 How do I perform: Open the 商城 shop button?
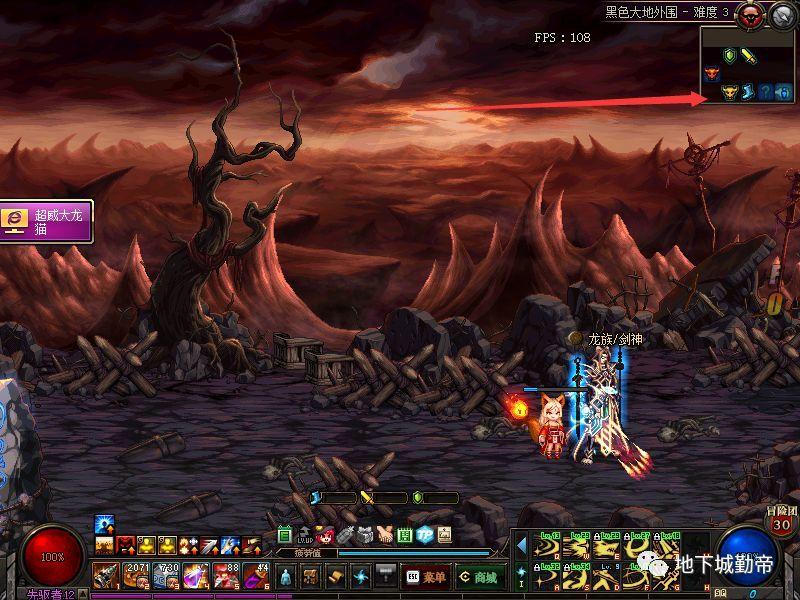(481, 577)
